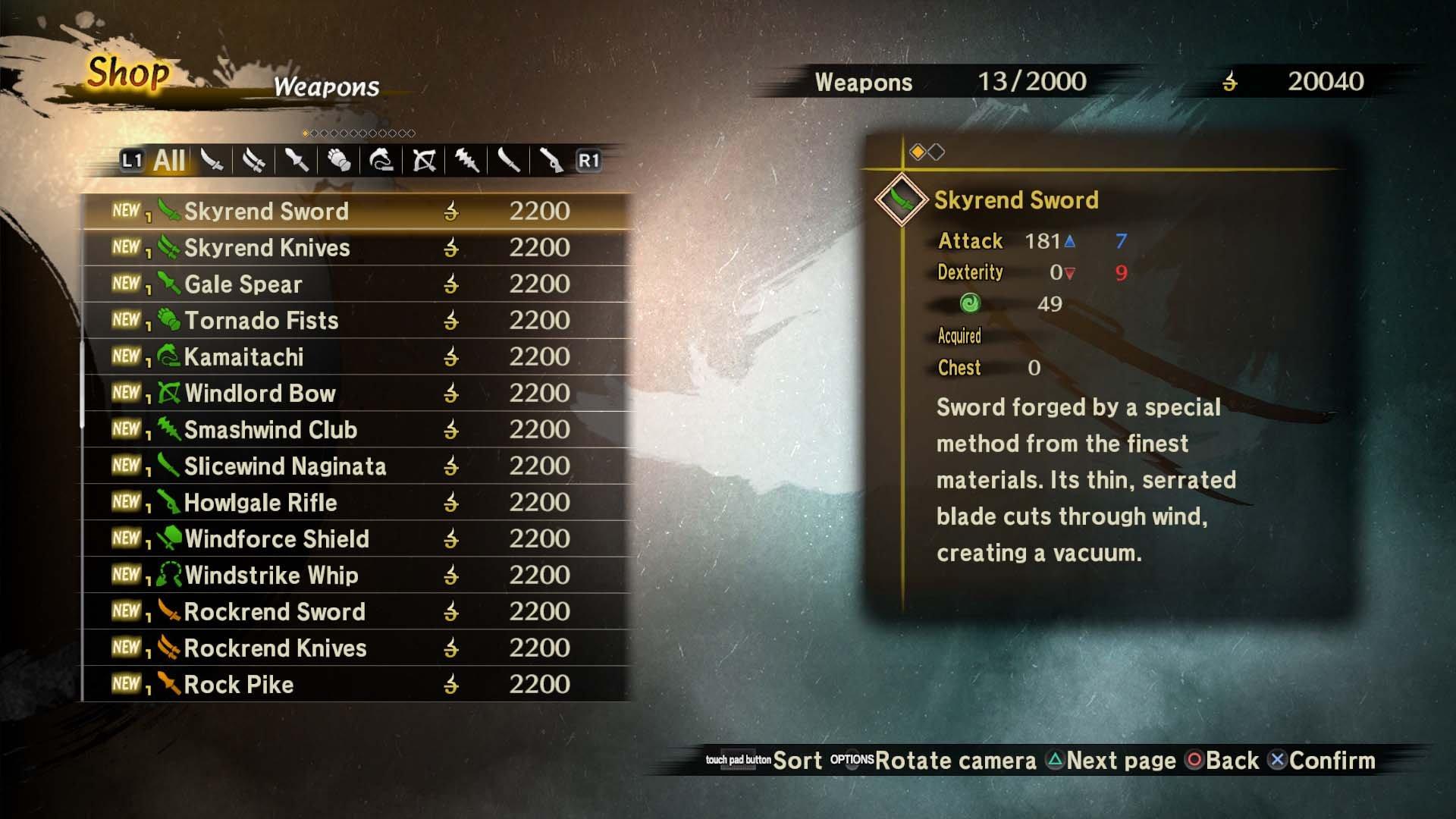Open the fists weapon category filter

coord(339,161)
